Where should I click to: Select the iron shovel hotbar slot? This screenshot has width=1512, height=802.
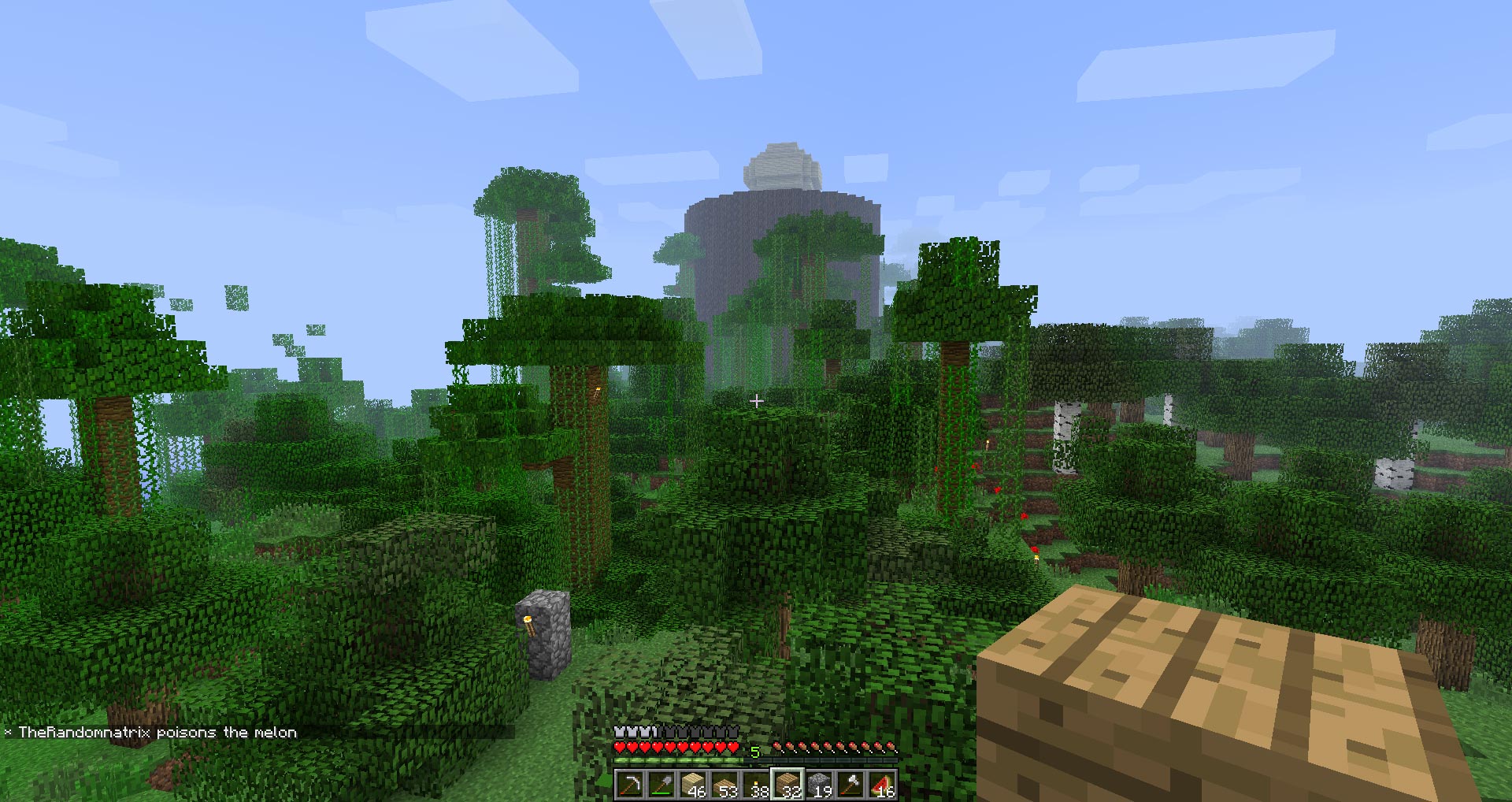pyautogui.click(x=661, y=785)
